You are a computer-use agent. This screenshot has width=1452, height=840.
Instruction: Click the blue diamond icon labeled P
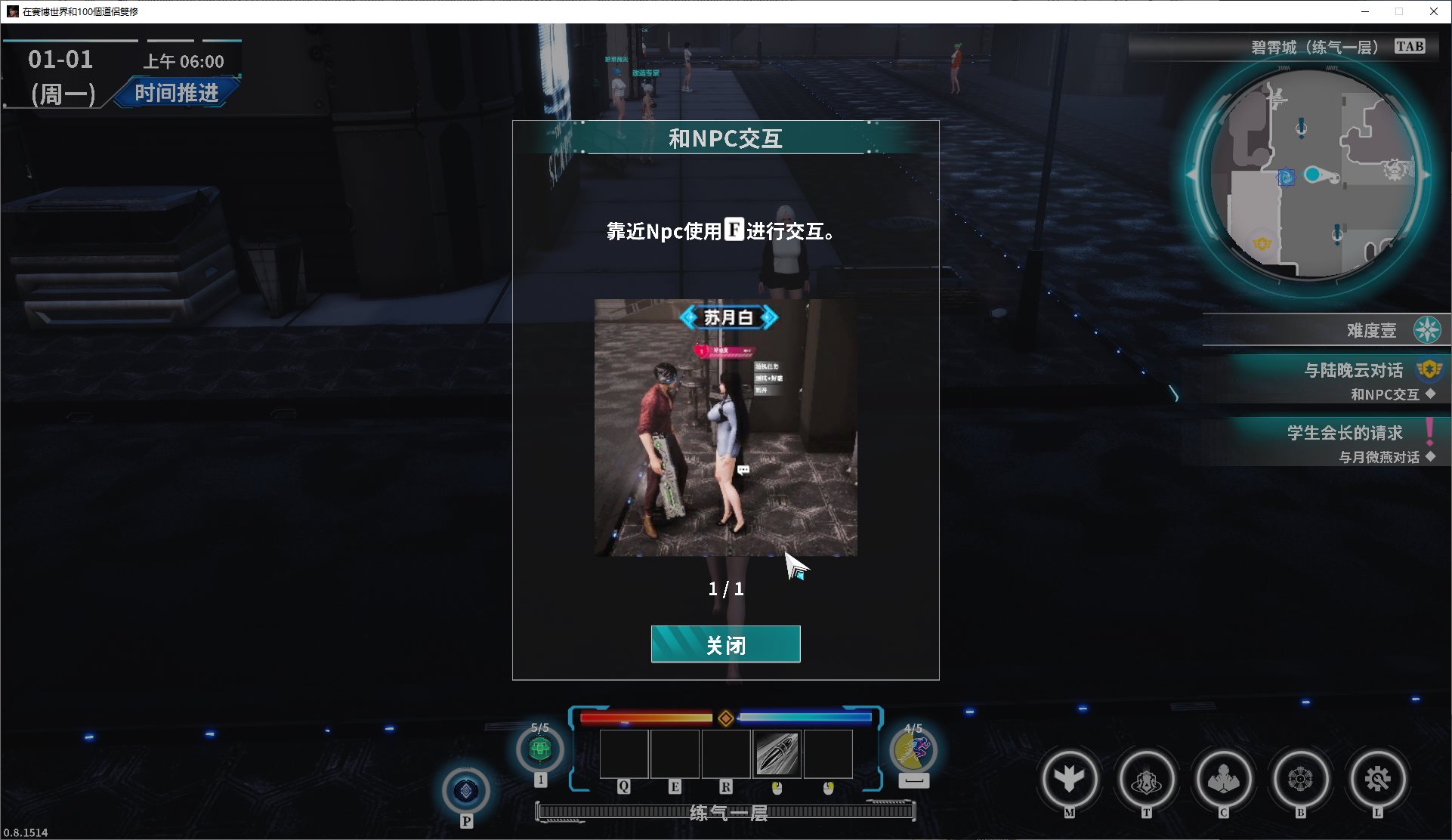[x=465, y=791]
